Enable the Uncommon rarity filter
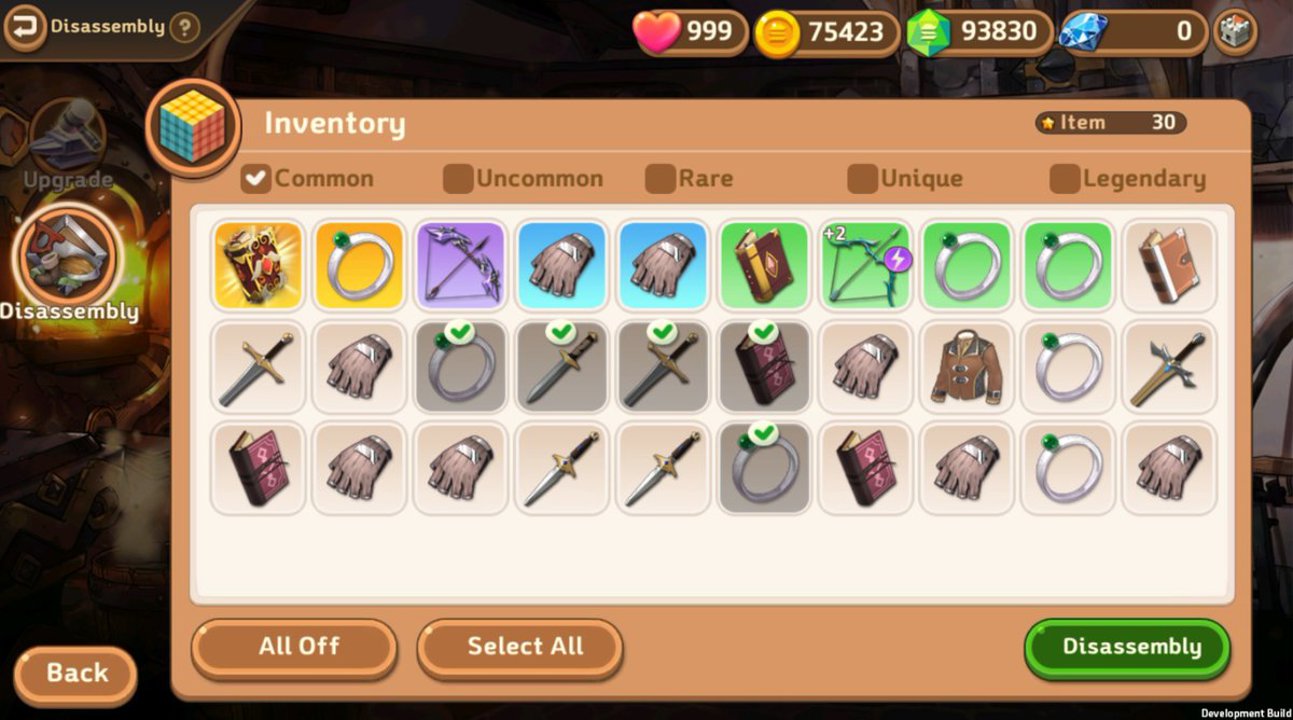 click(458, 179)
